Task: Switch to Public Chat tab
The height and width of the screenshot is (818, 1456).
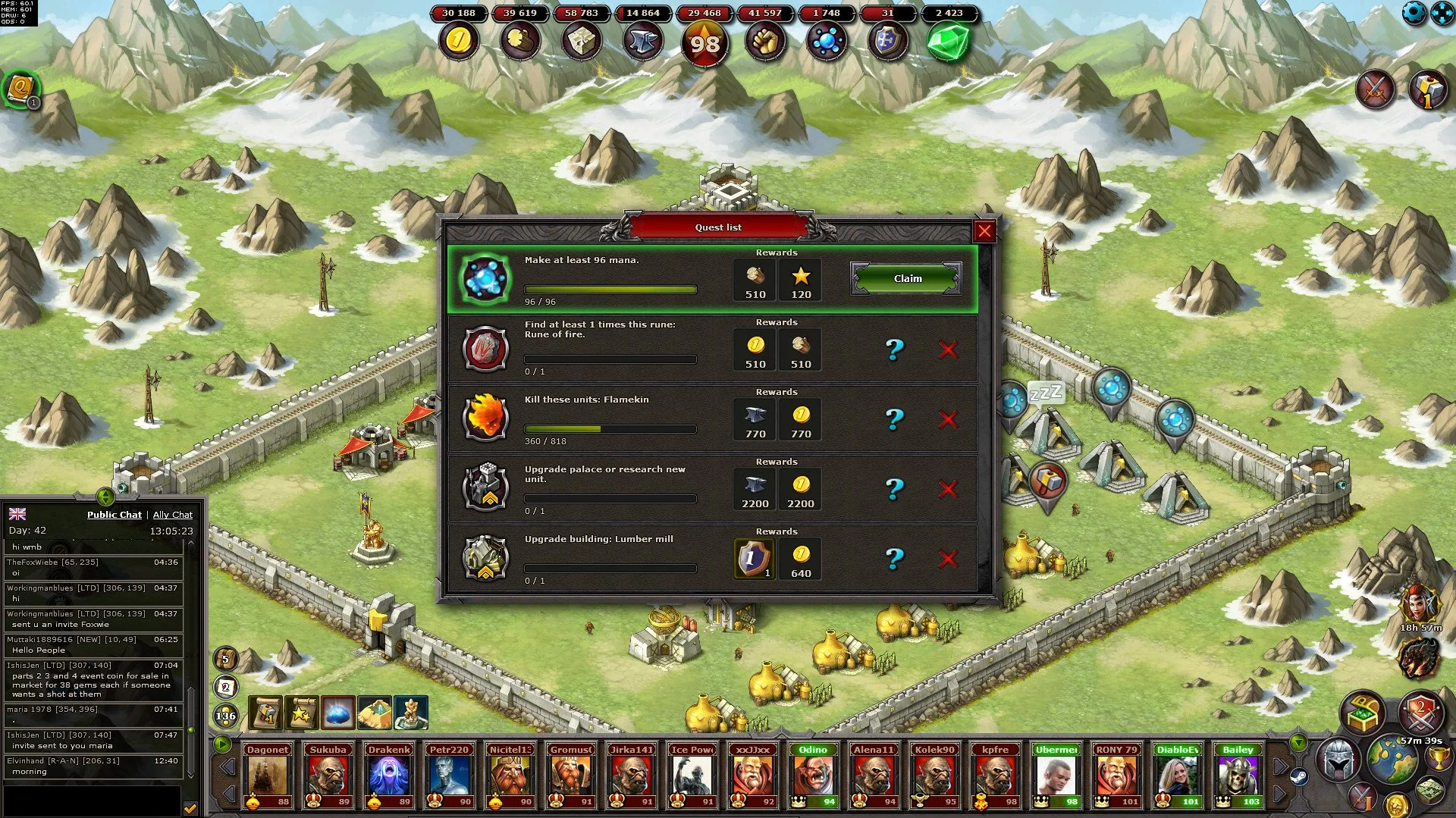Action: pos(114,514)
